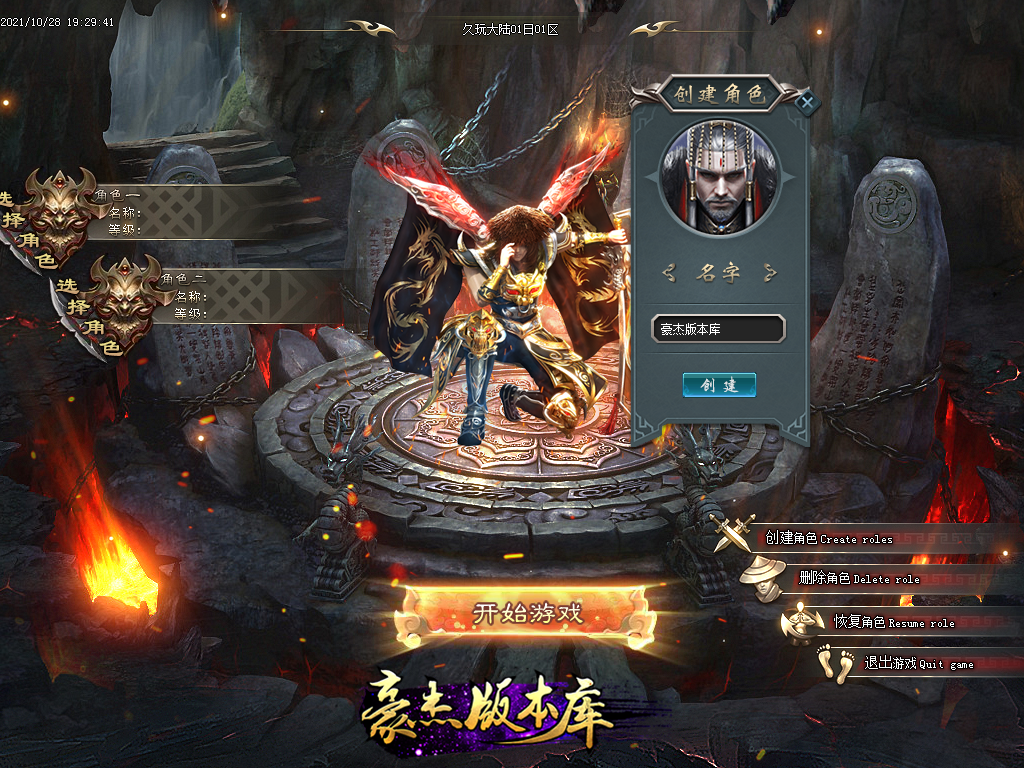Start the game with 开始游戏
Viewport: 1024px width, 768px height.
526,613
